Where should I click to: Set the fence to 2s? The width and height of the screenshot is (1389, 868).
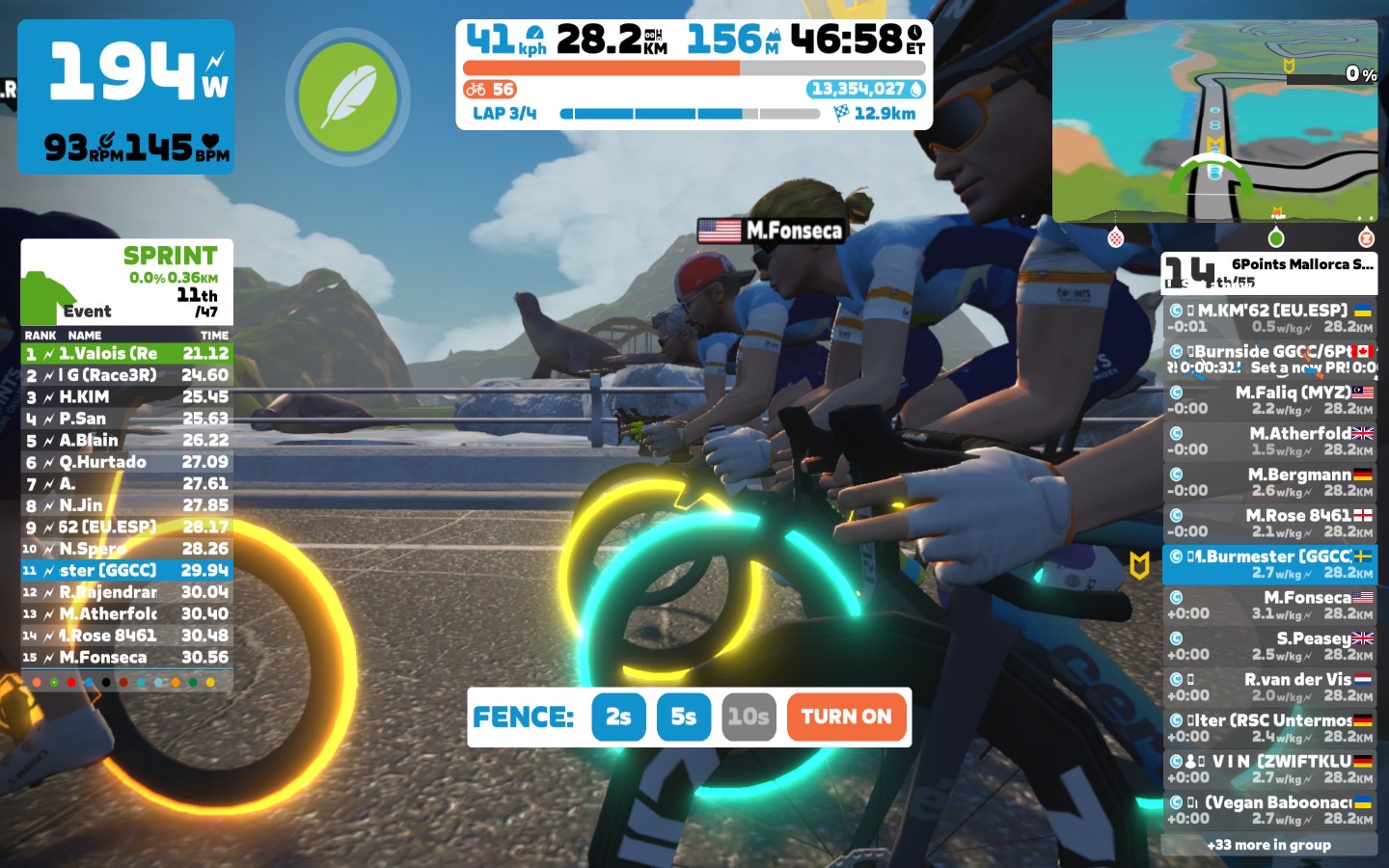coord(618,717)
